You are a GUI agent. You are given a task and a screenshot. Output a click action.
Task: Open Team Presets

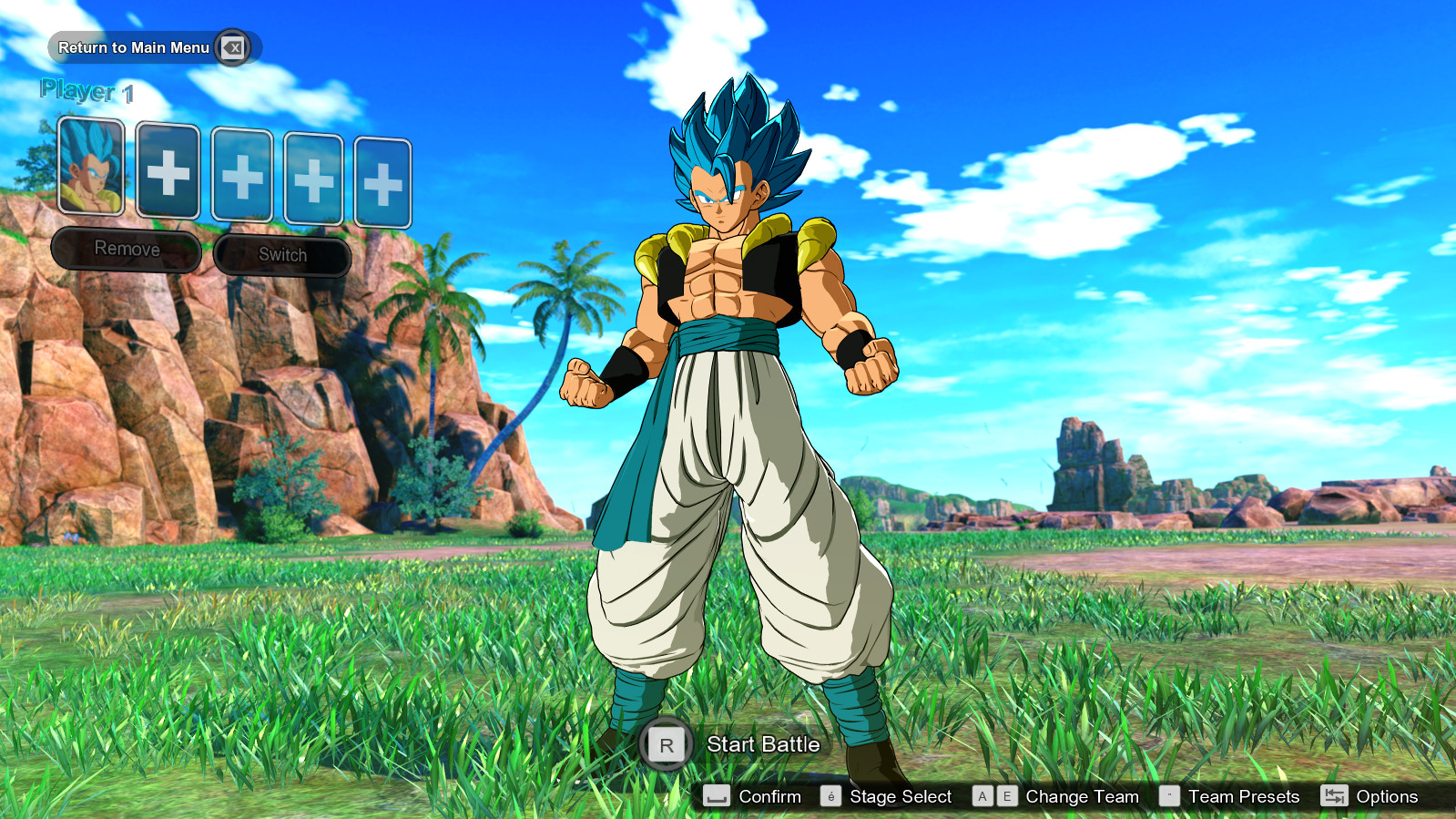(x=1243, y=796)
